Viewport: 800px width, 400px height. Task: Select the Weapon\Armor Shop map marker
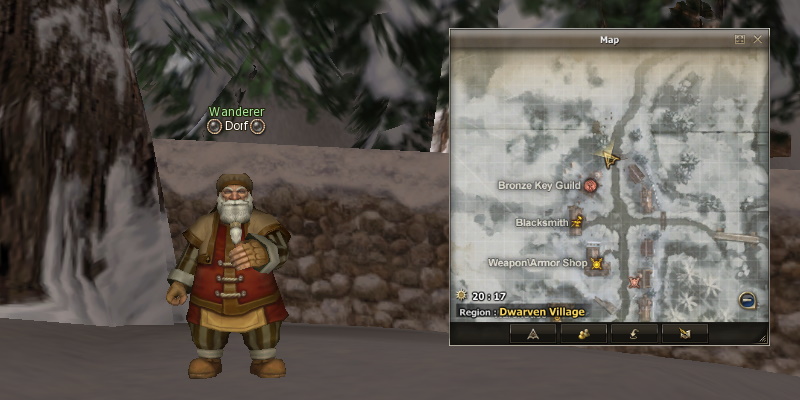pos(597,263)
